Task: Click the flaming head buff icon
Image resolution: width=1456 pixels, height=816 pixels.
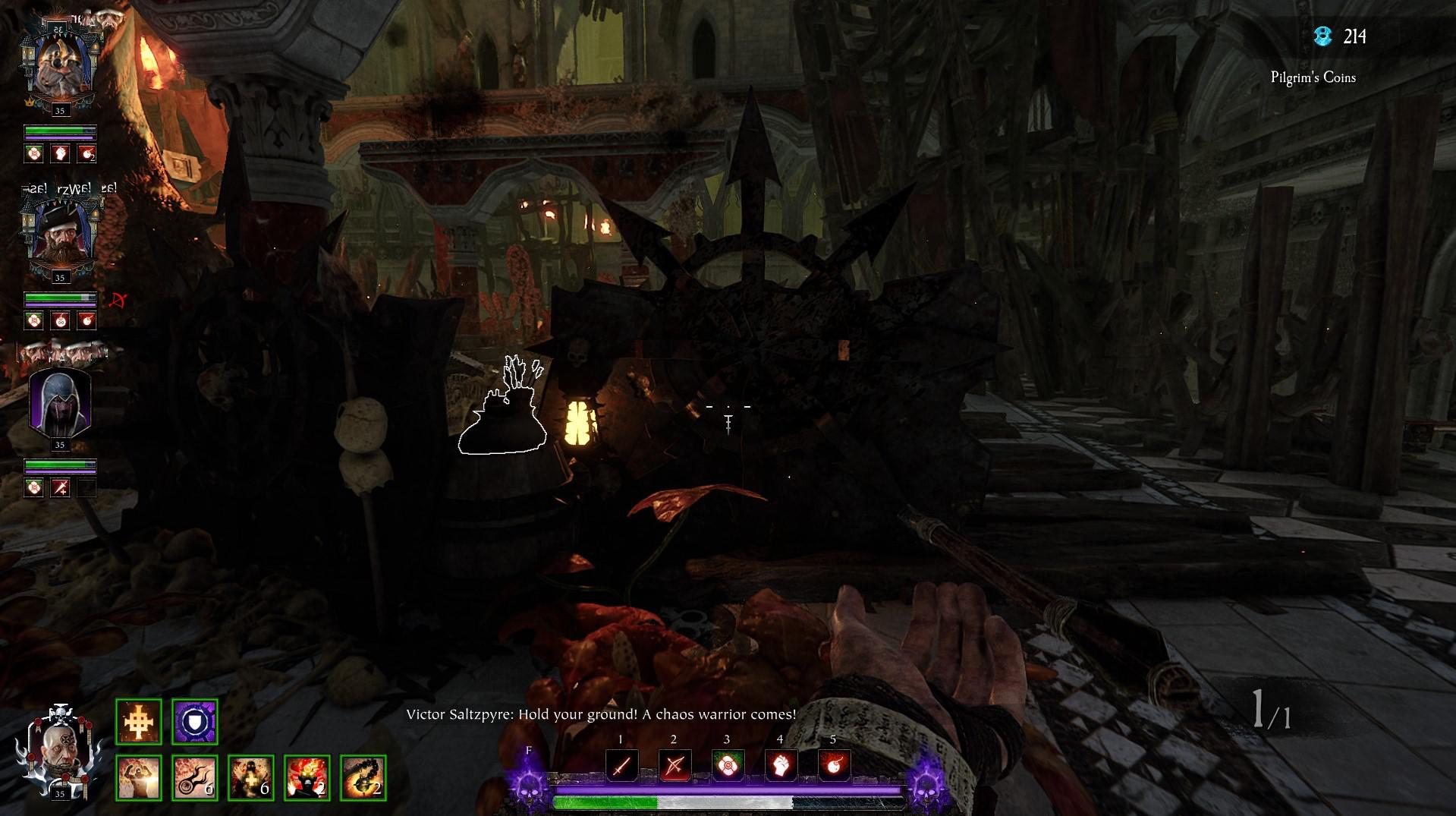Action: 307,778
